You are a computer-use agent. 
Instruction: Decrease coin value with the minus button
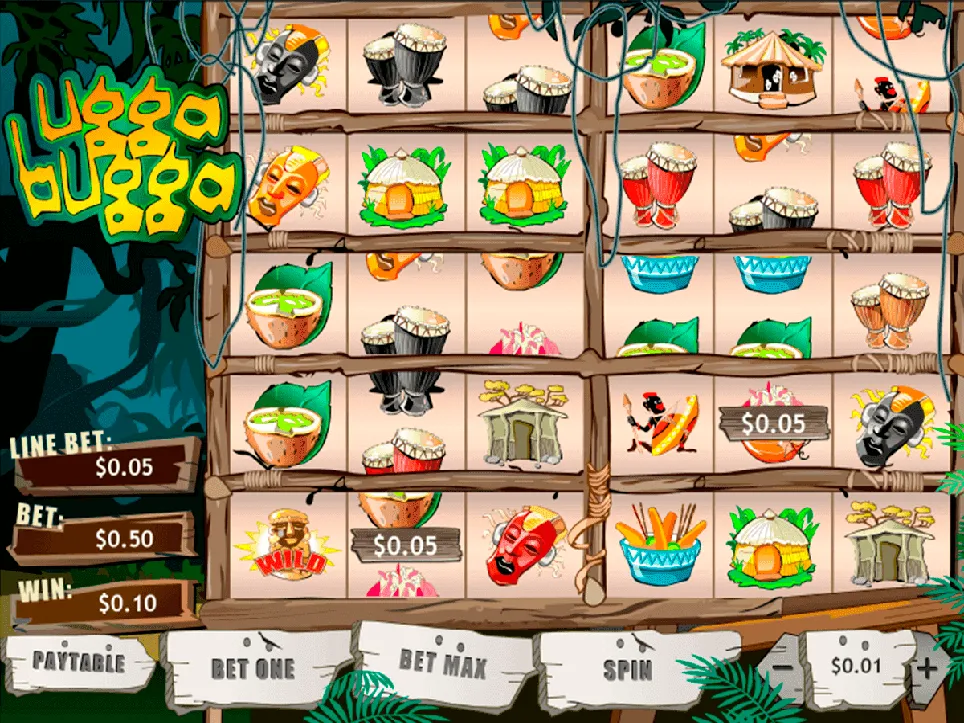click(784, 664)
